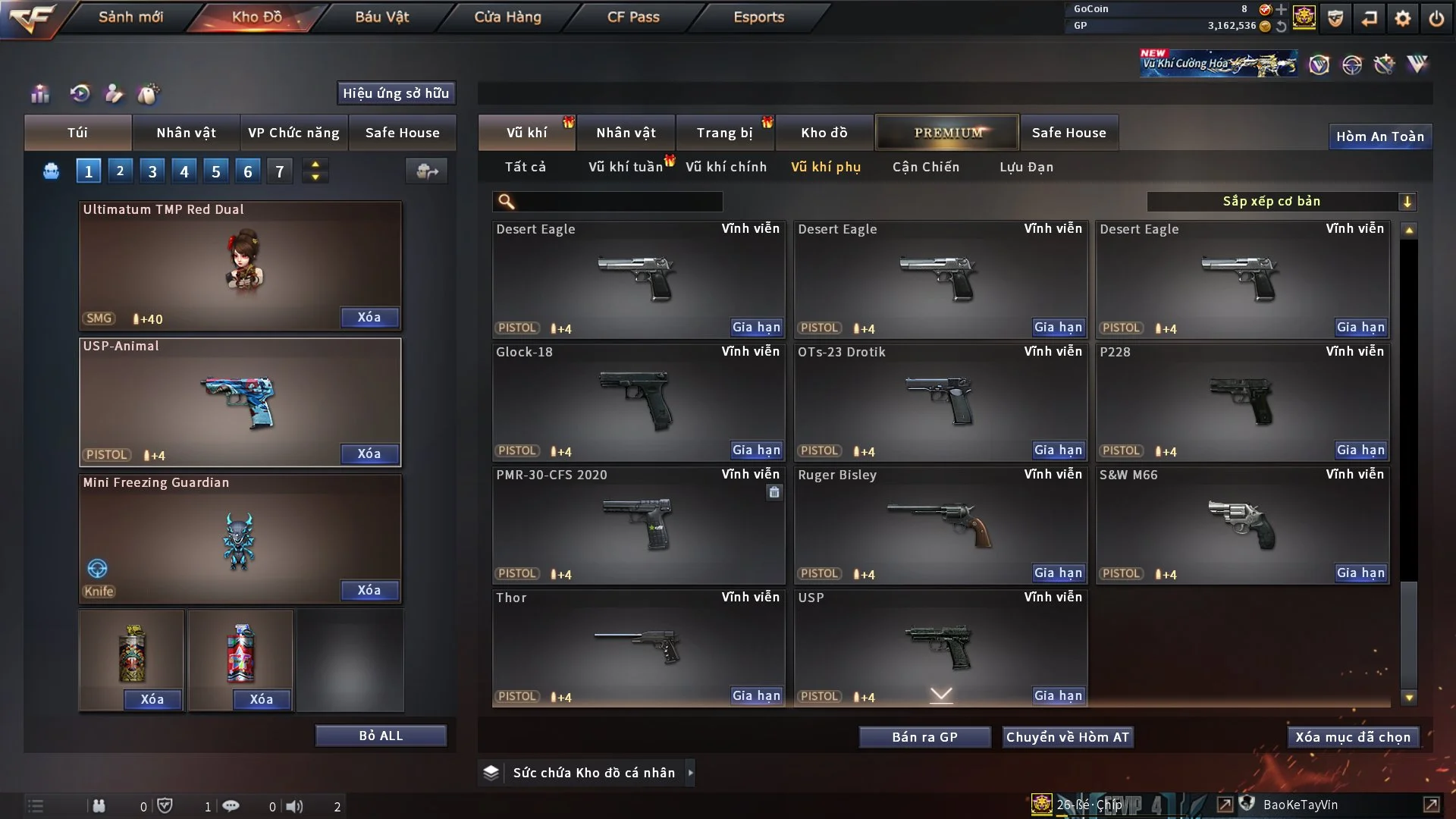This screenshot has height=819, width=1456.
Task: Filter by Cận Chiến melee weapons
Action: 925,167
